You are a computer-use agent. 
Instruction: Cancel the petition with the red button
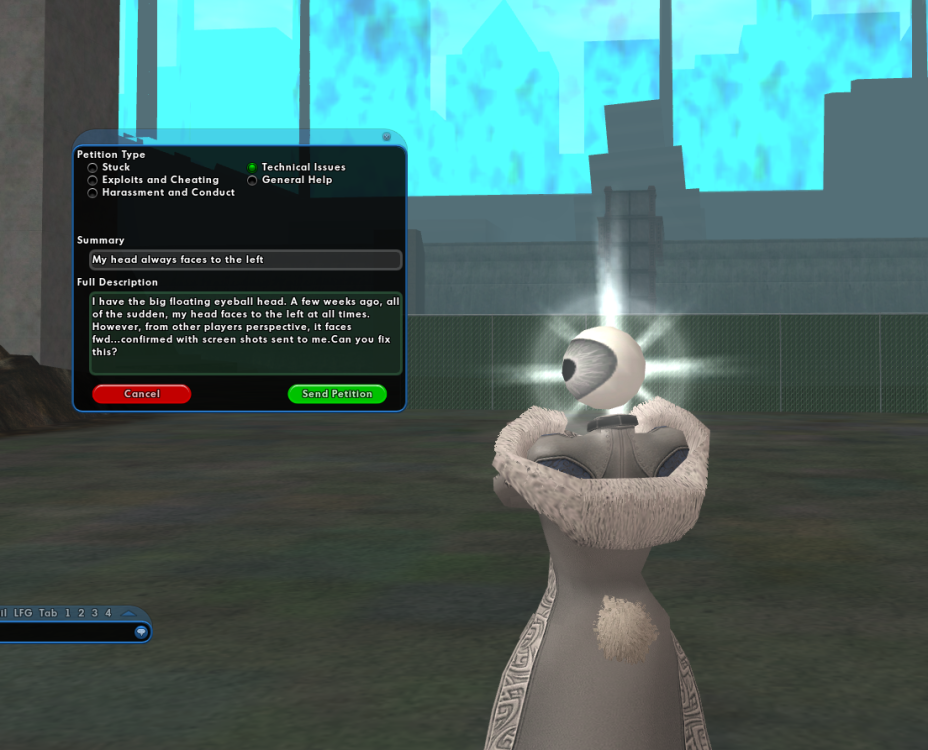coord(141,394)
